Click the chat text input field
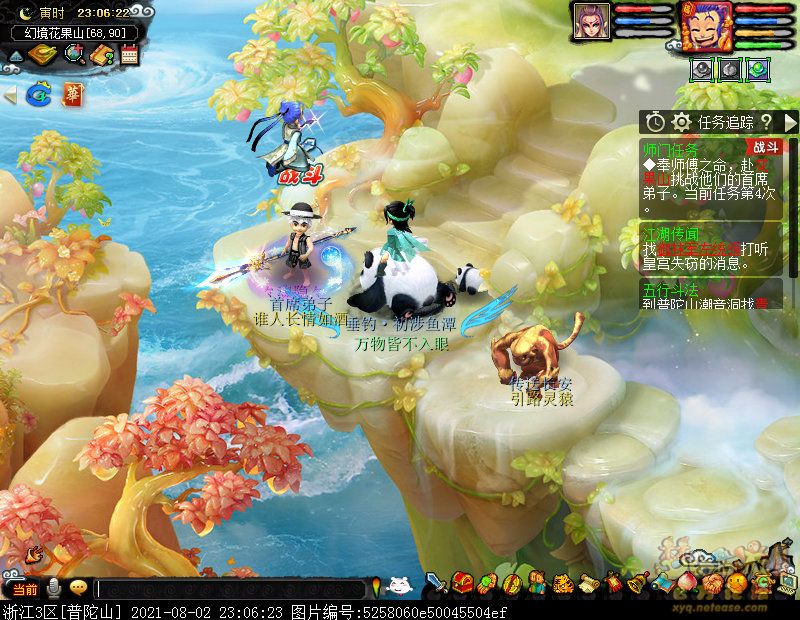Image resolution: width=800 pixels, height=620 pixels. click(230, 589)
